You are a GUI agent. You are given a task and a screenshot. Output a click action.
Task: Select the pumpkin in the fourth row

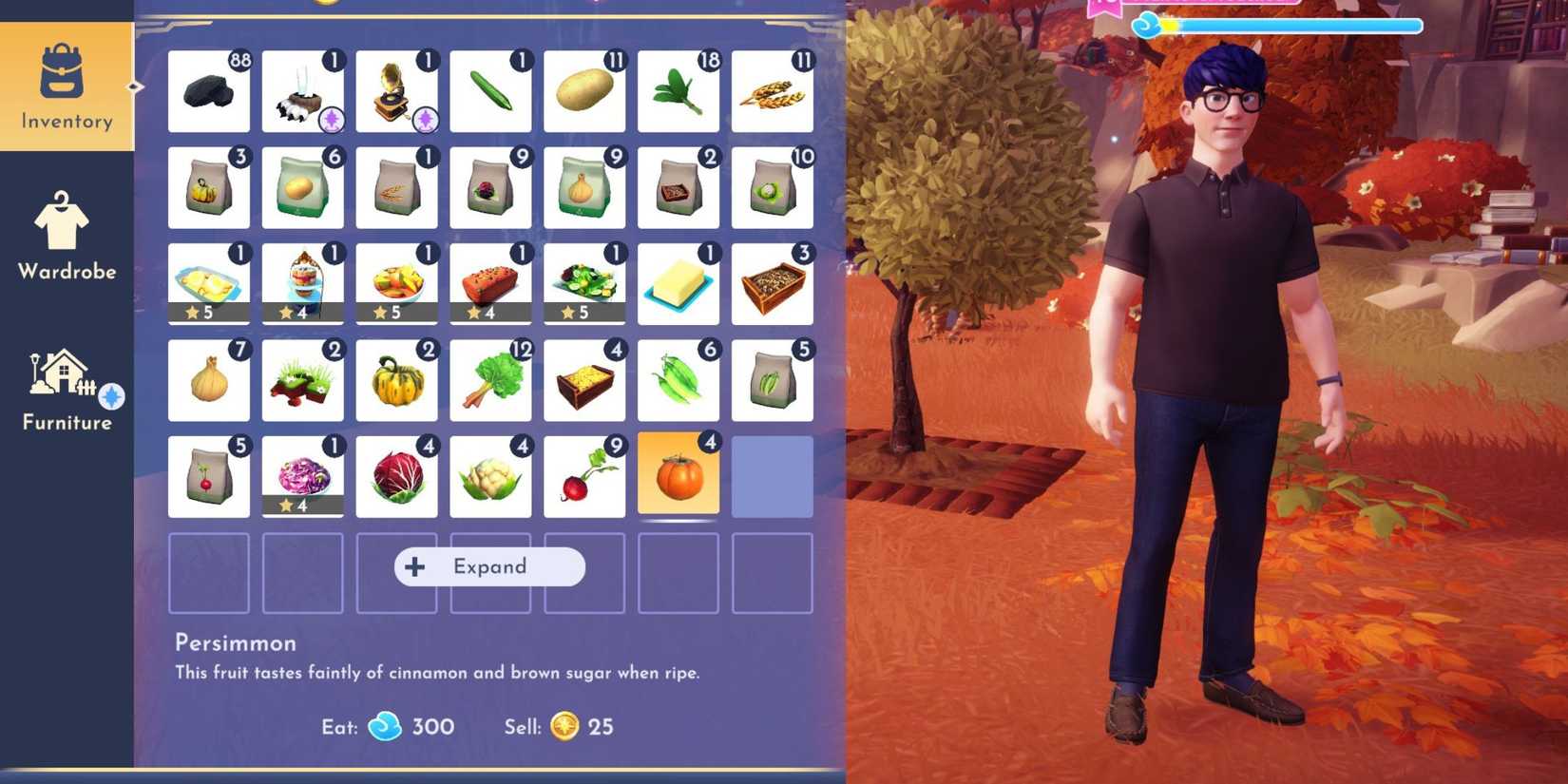pyautogui.click(x=396, y=380)
